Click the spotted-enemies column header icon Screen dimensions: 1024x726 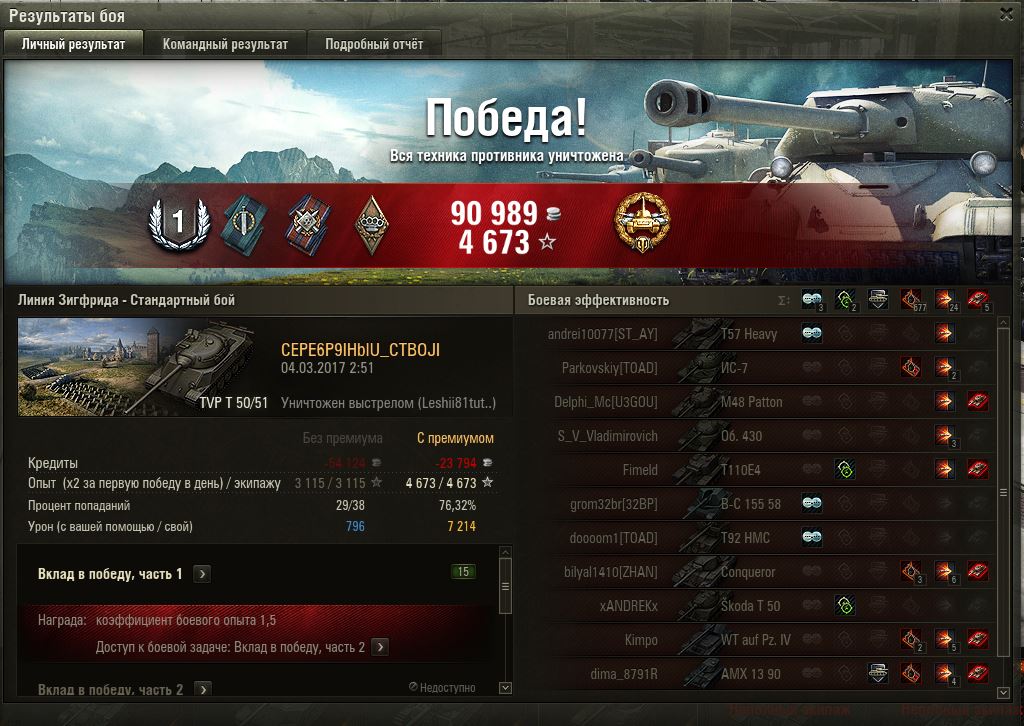(x=811, y=299)
